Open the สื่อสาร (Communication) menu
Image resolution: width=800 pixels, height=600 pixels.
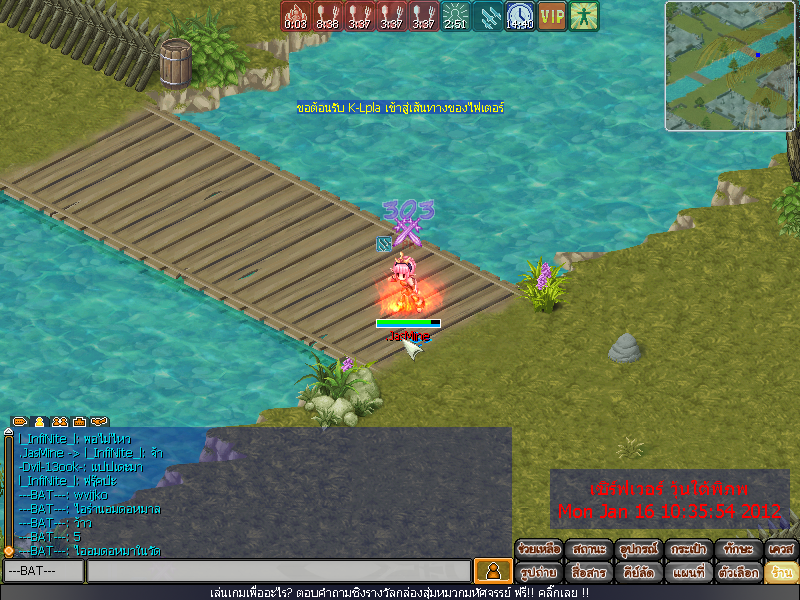click(x=587, y=573)
